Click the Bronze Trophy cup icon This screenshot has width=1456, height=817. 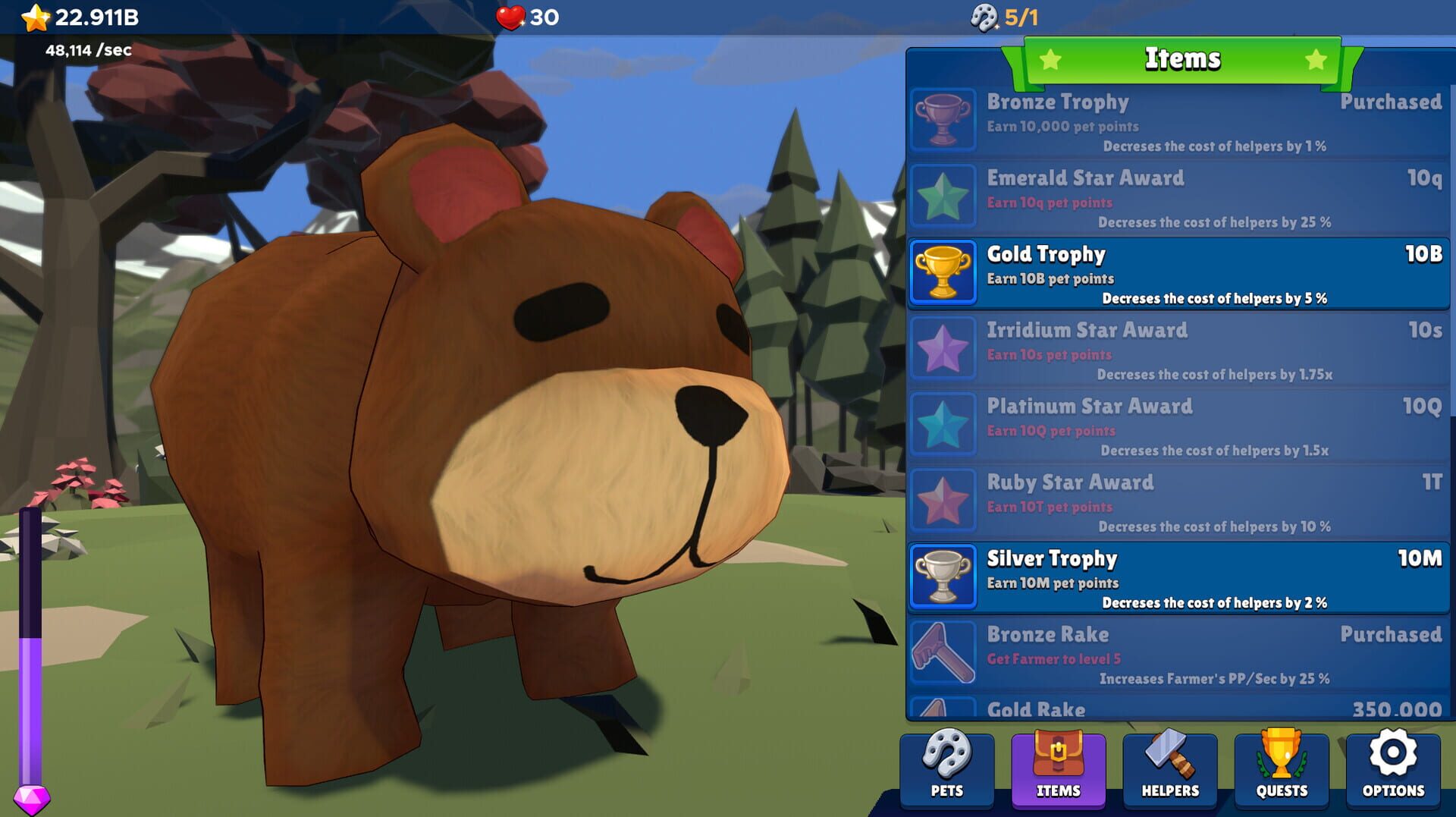(x=943, y=120)
